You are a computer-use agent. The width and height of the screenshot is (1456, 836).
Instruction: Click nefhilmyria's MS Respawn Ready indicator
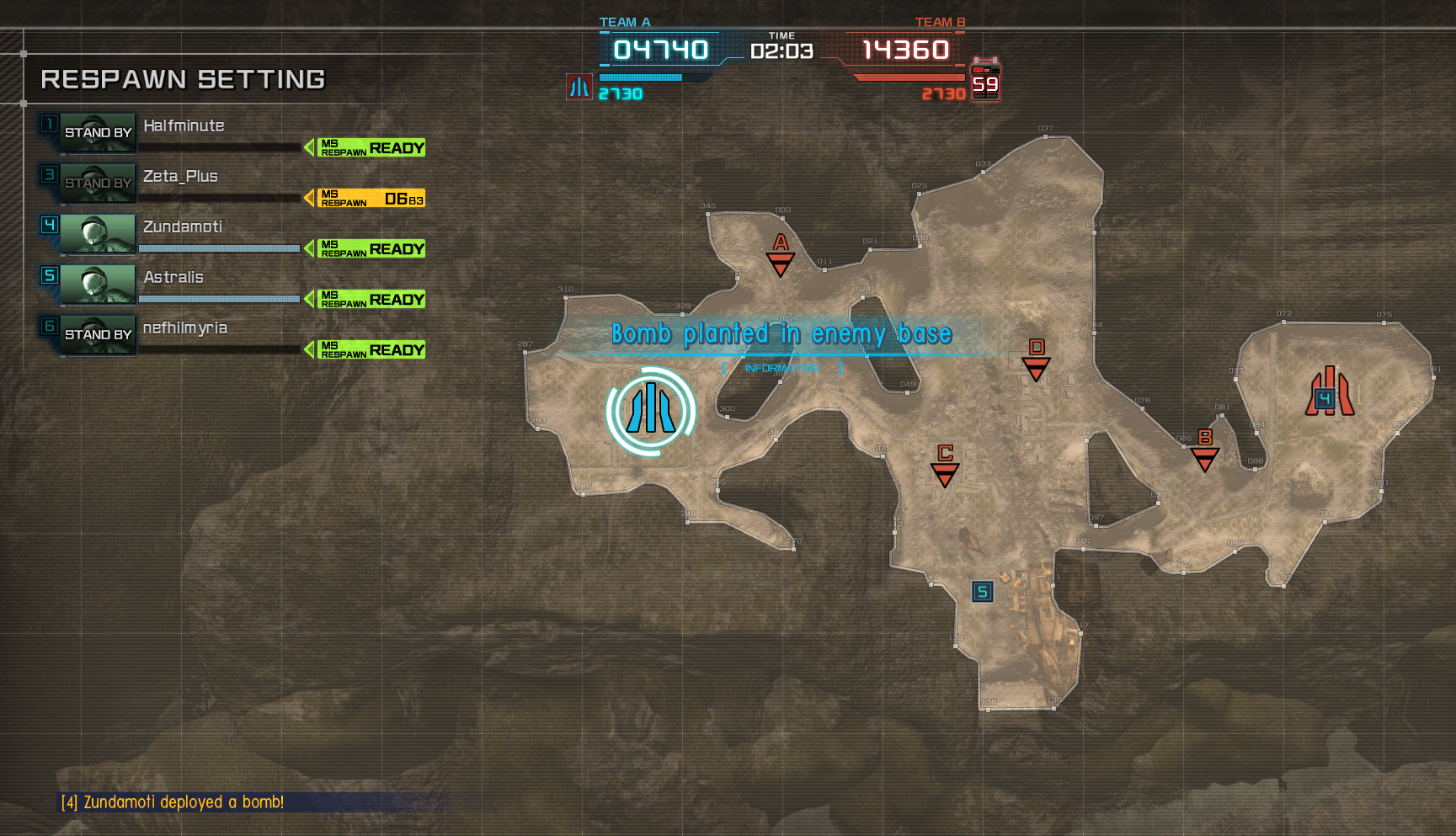click(365, 350)
